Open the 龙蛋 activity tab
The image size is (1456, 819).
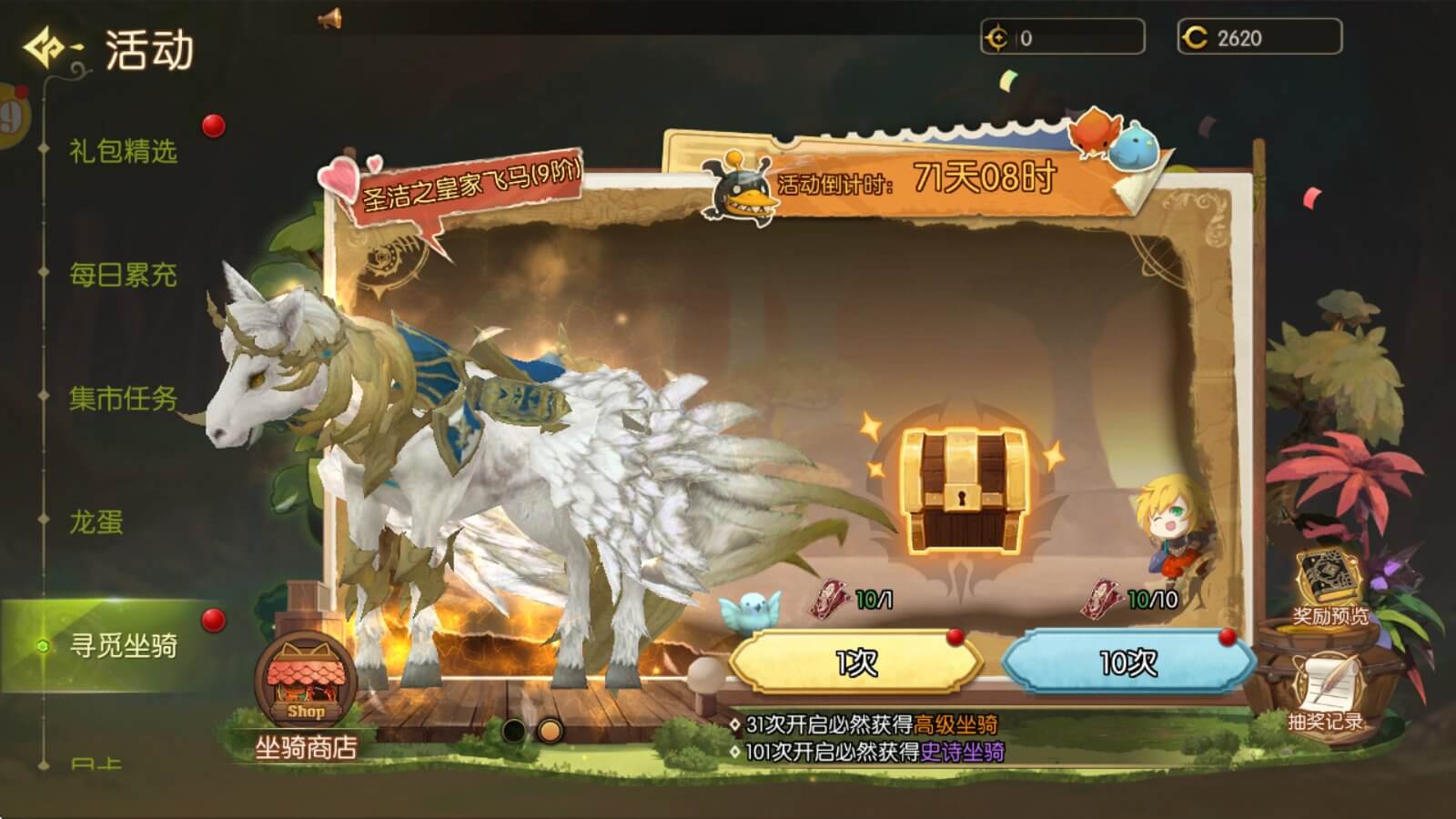pos(96,522)
